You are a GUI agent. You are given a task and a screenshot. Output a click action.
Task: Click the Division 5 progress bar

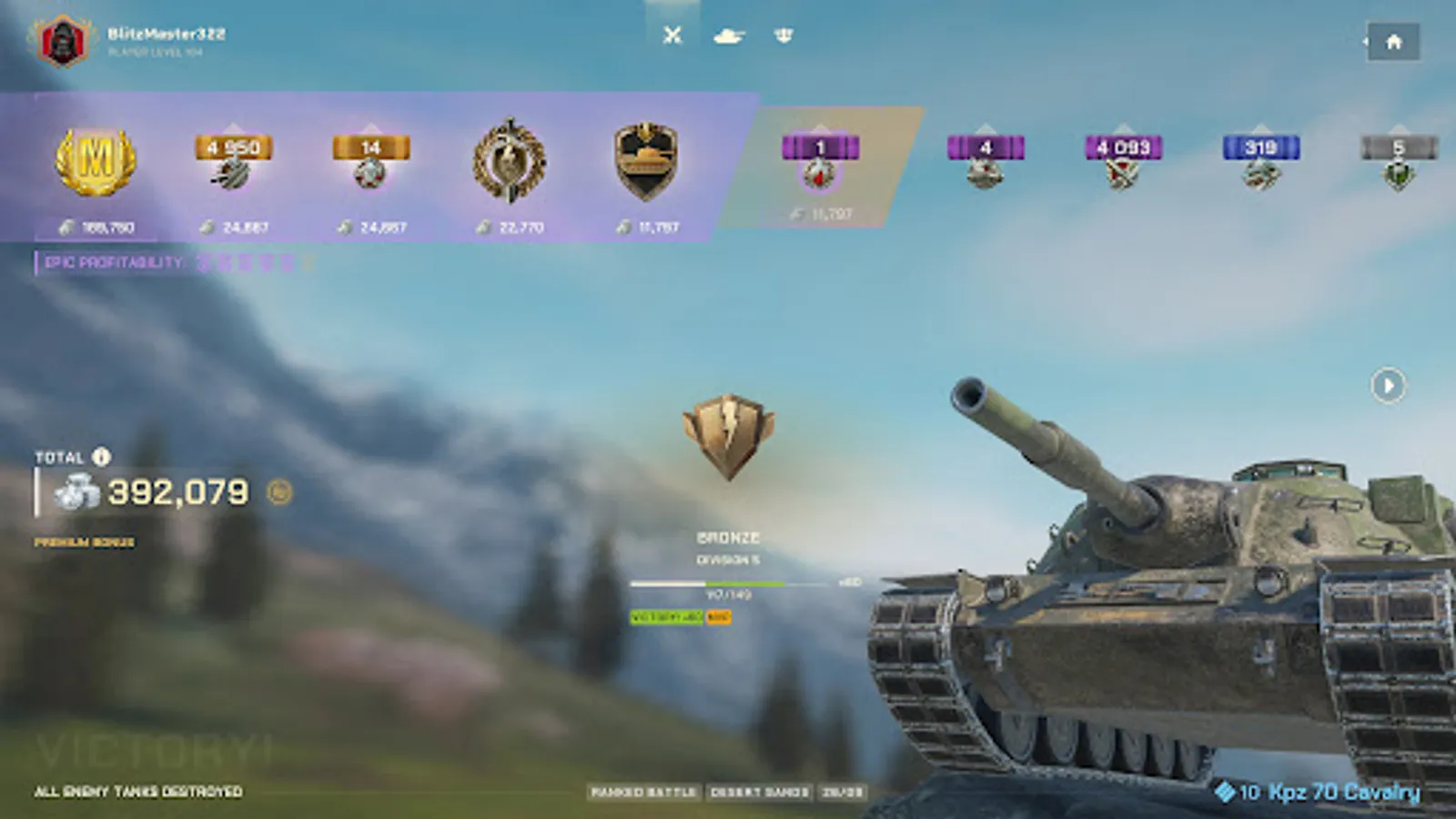pos(728,583)
